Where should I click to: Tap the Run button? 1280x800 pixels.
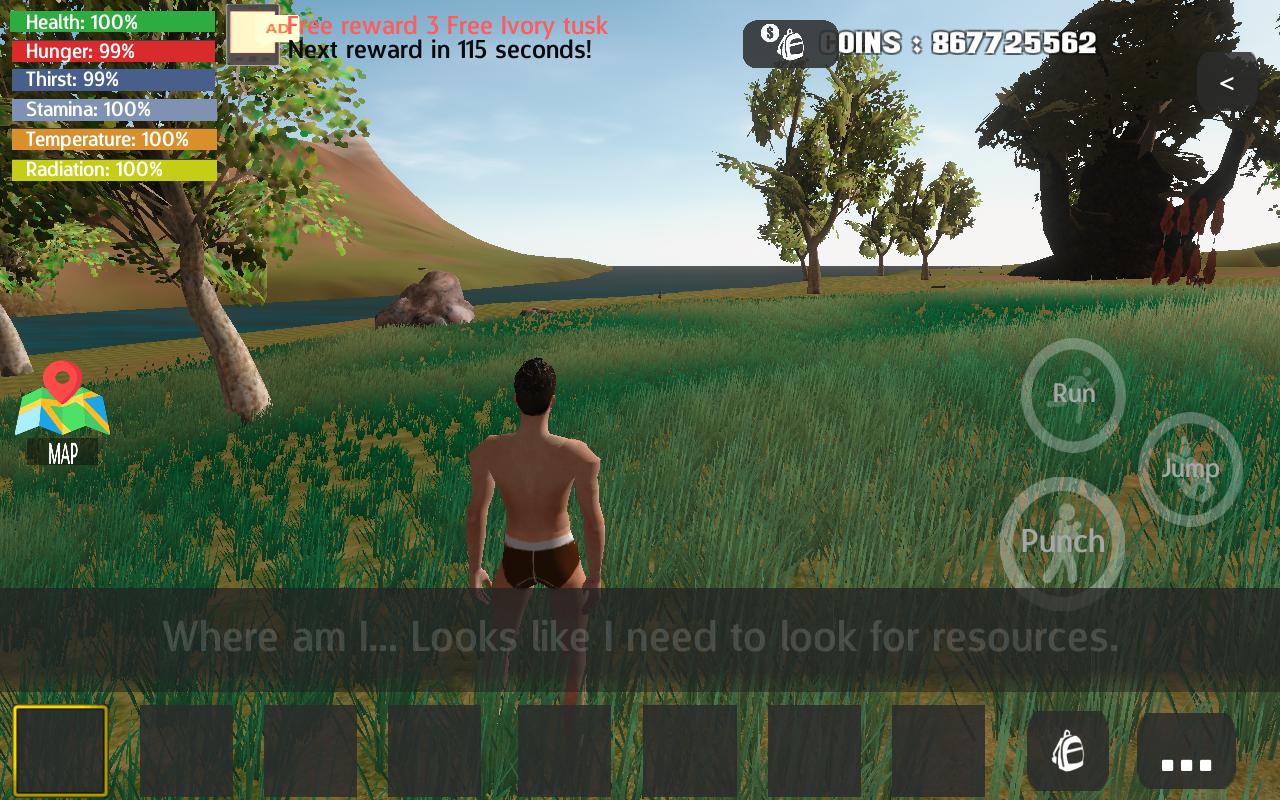[x=1073, y=394]
